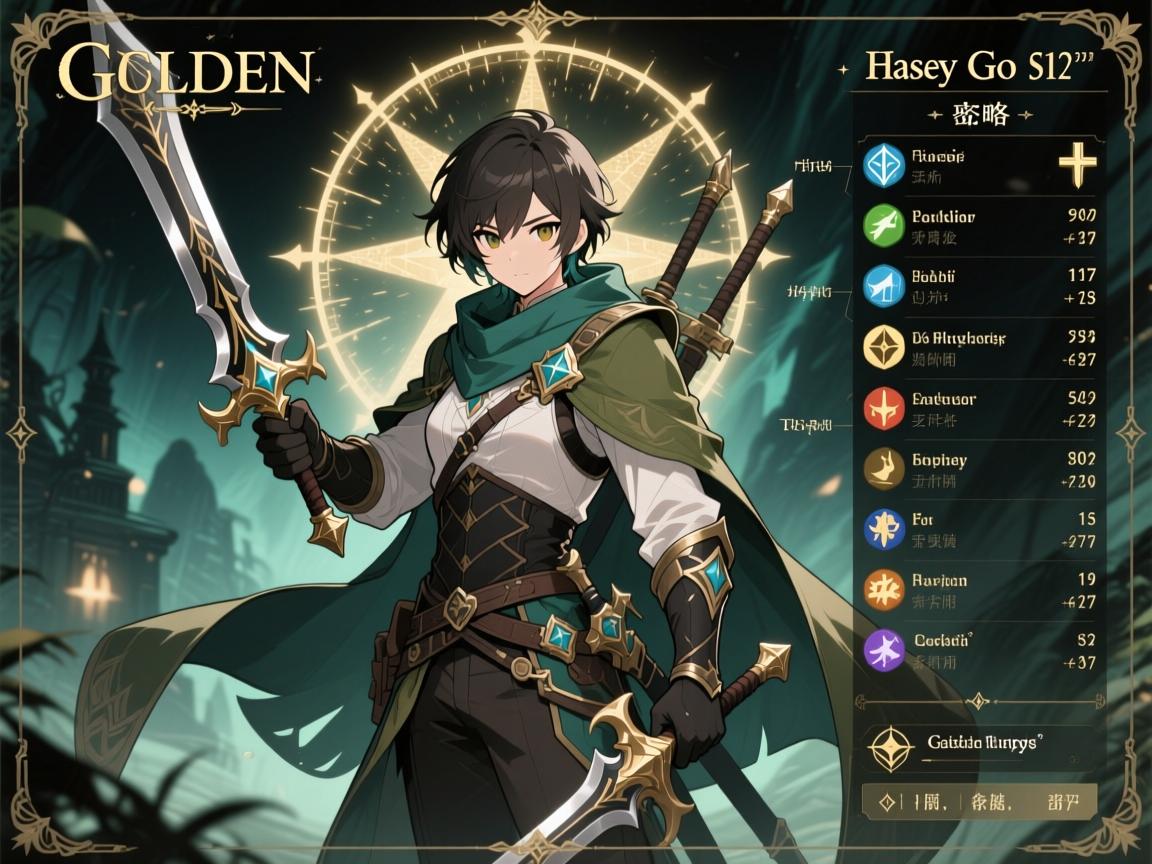
Task: Choose the green circle stat icon
Action: (x=883, y=226)
